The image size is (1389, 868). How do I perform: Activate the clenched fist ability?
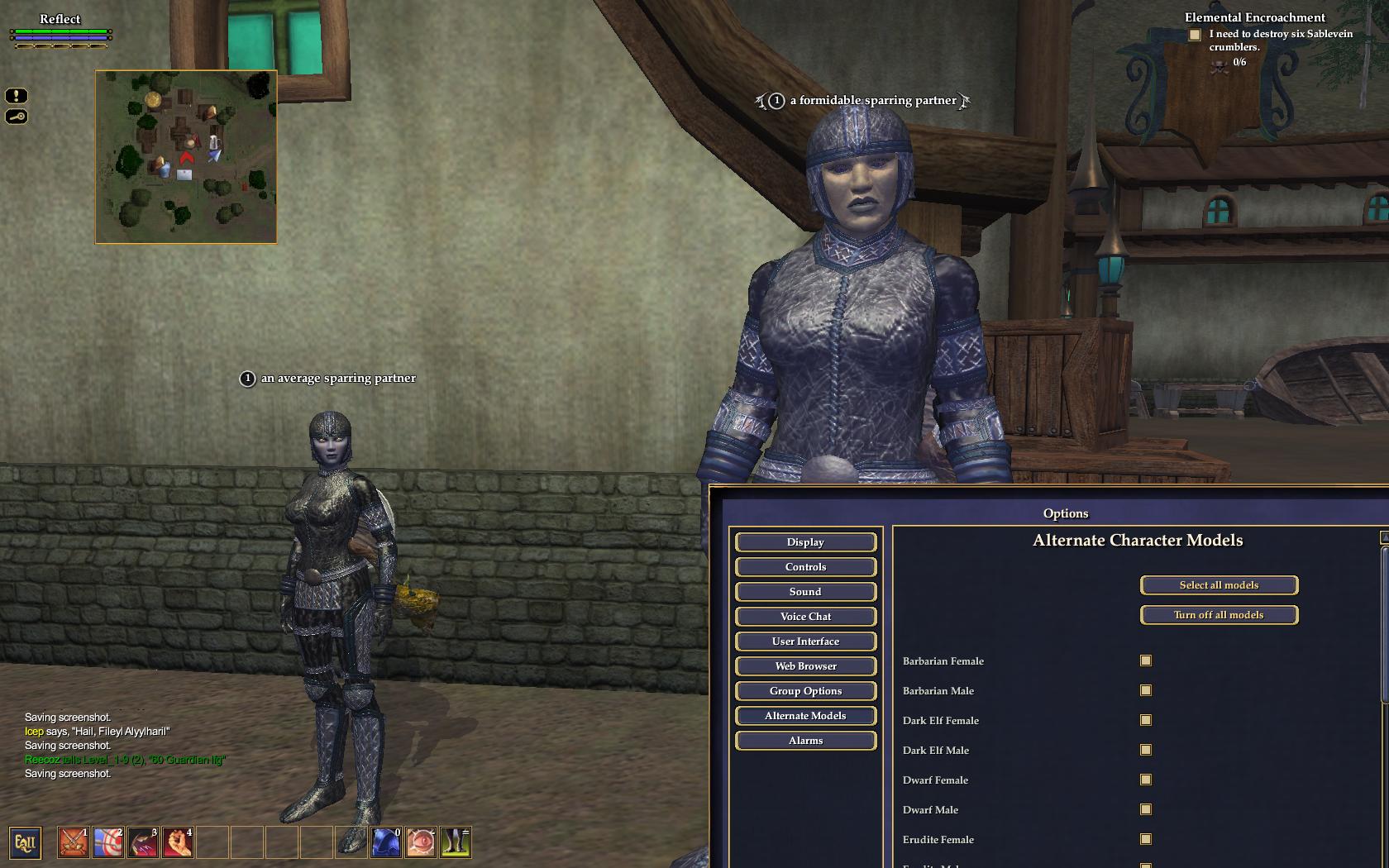[x=178, y=842]
